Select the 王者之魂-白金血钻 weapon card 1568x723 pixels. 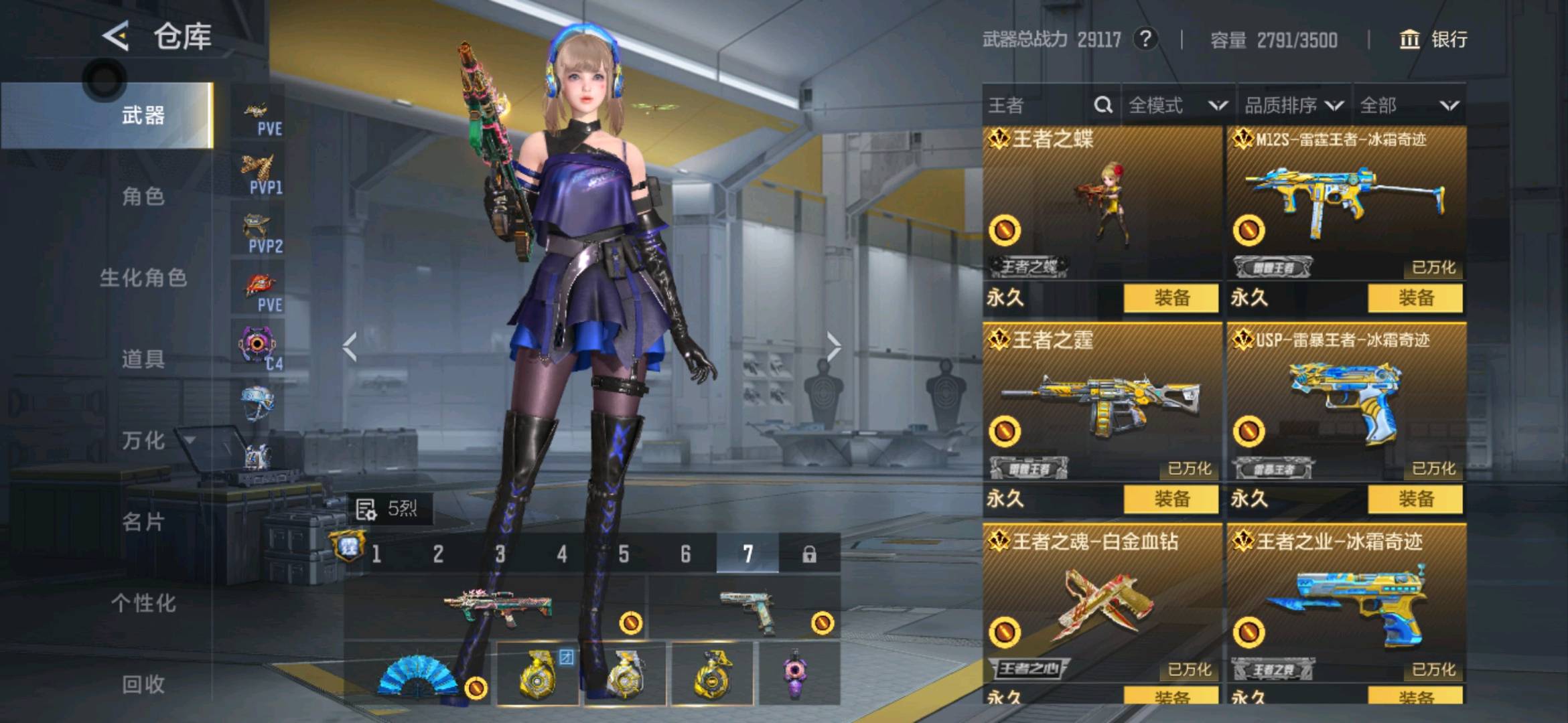click(1102, 602)
